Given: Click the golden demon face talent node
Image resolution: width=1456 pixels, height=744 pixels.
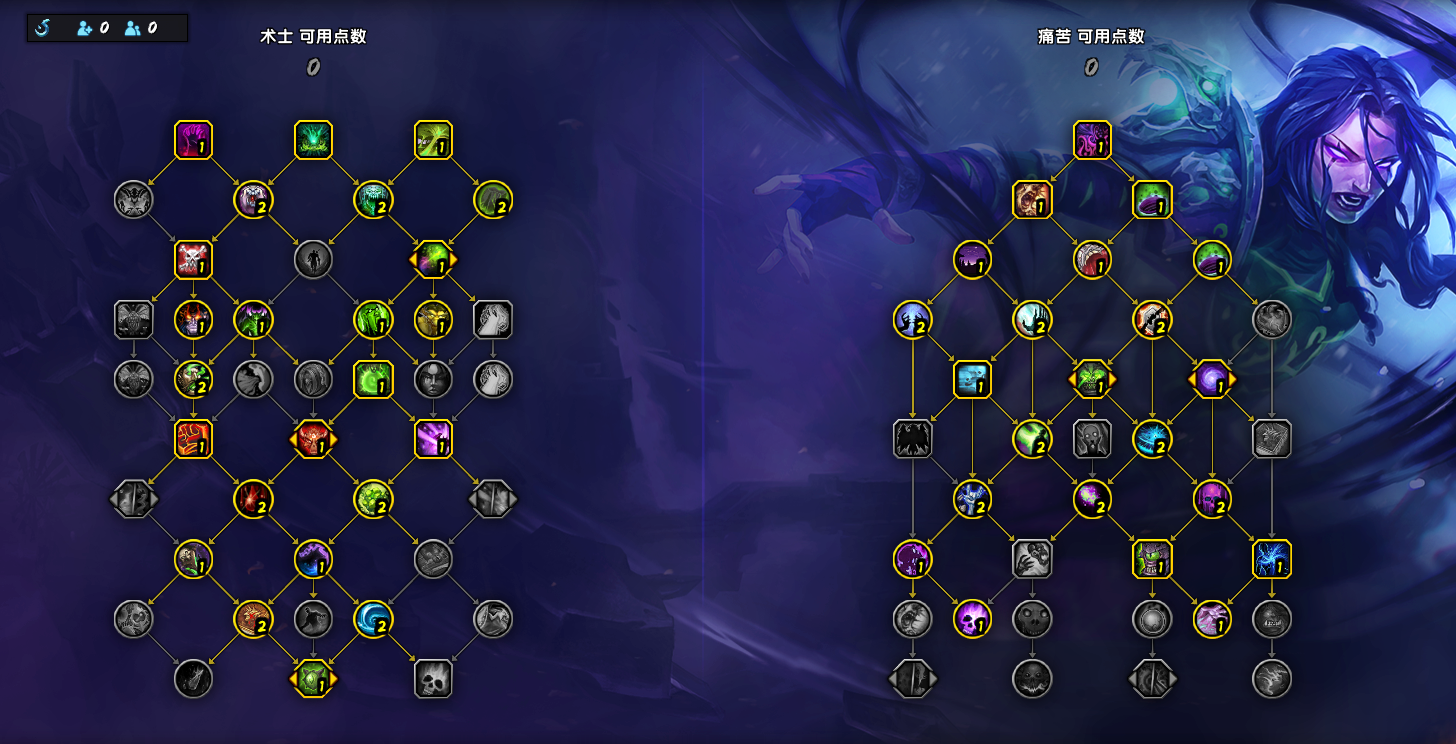Looking at the screenshot, I should [x=433, y=320].
